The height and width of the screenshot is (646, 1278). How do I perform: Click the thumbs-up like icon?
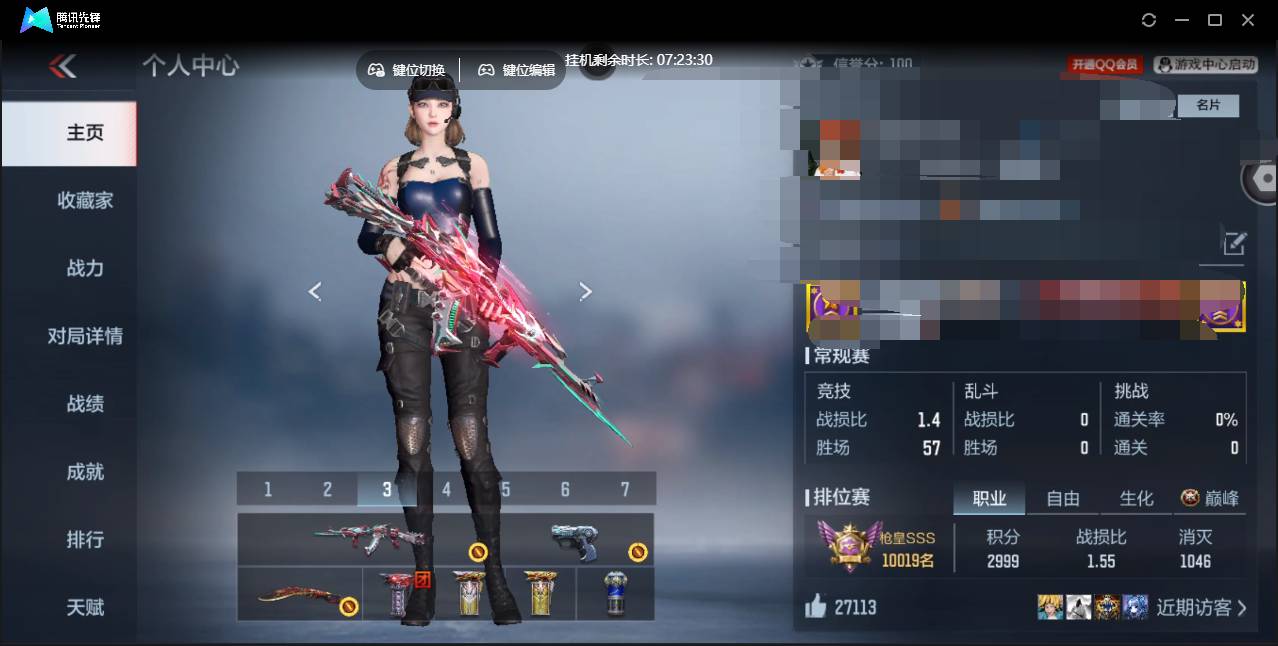(x=816, y=606)
